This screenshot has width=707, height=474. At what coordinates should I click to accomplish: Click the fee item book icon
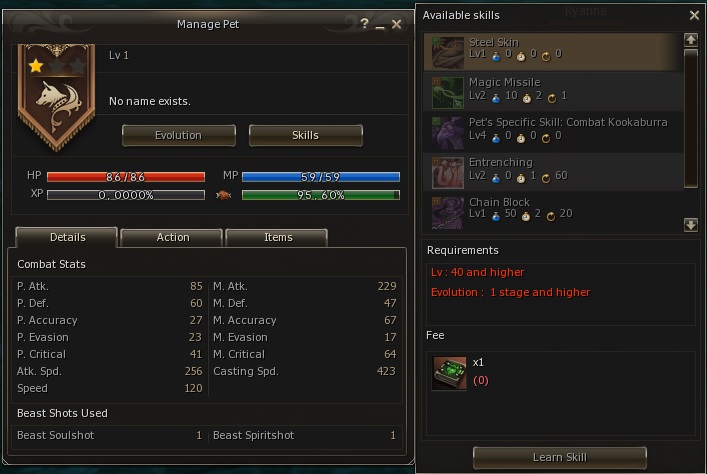[x=449, y=371]
